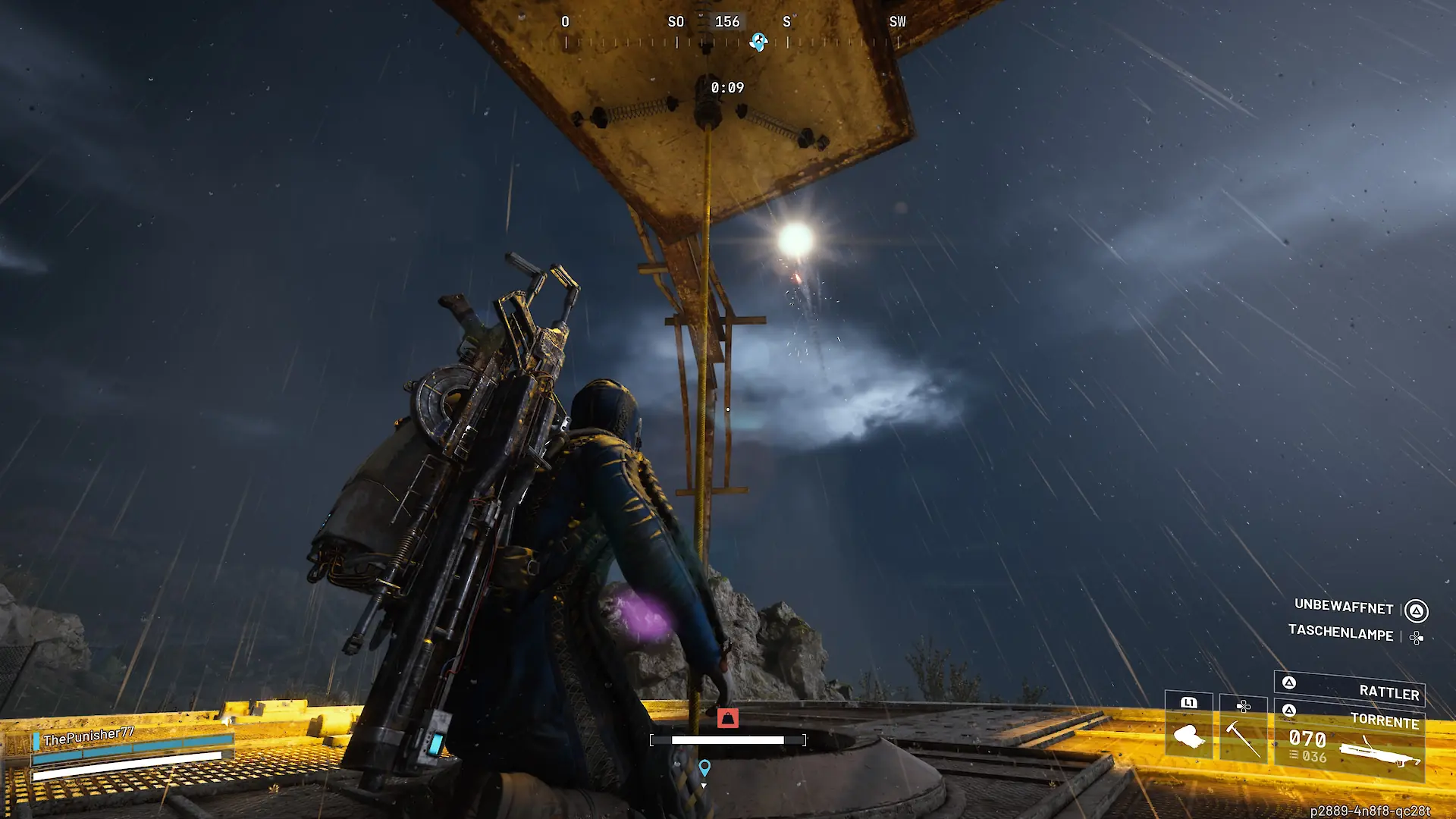Click the ThePunisher77 player name tag
1456x819 pixels.
89,736
